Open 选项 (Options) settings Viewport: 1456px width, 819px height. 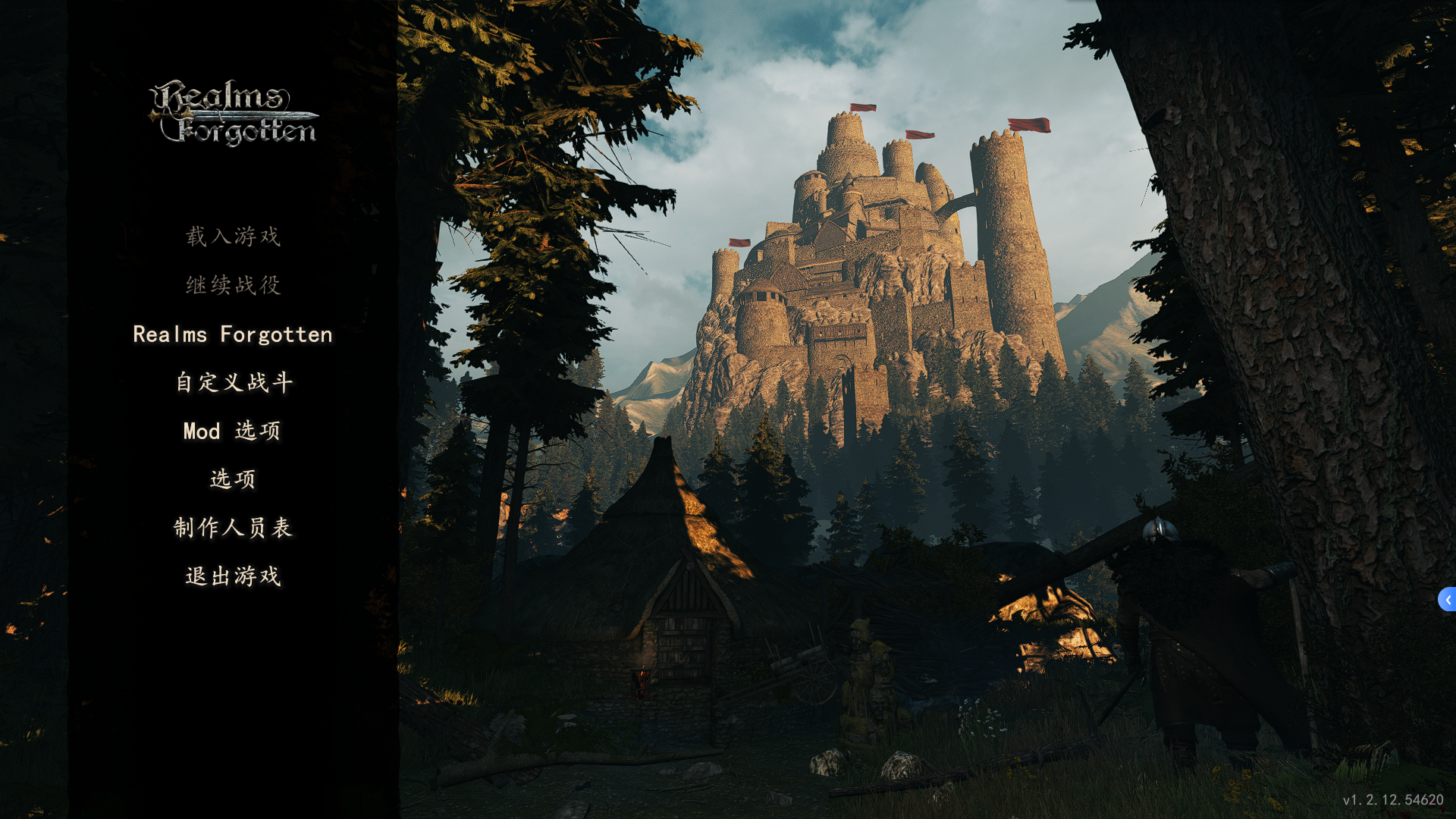click(x=233, y=479)
